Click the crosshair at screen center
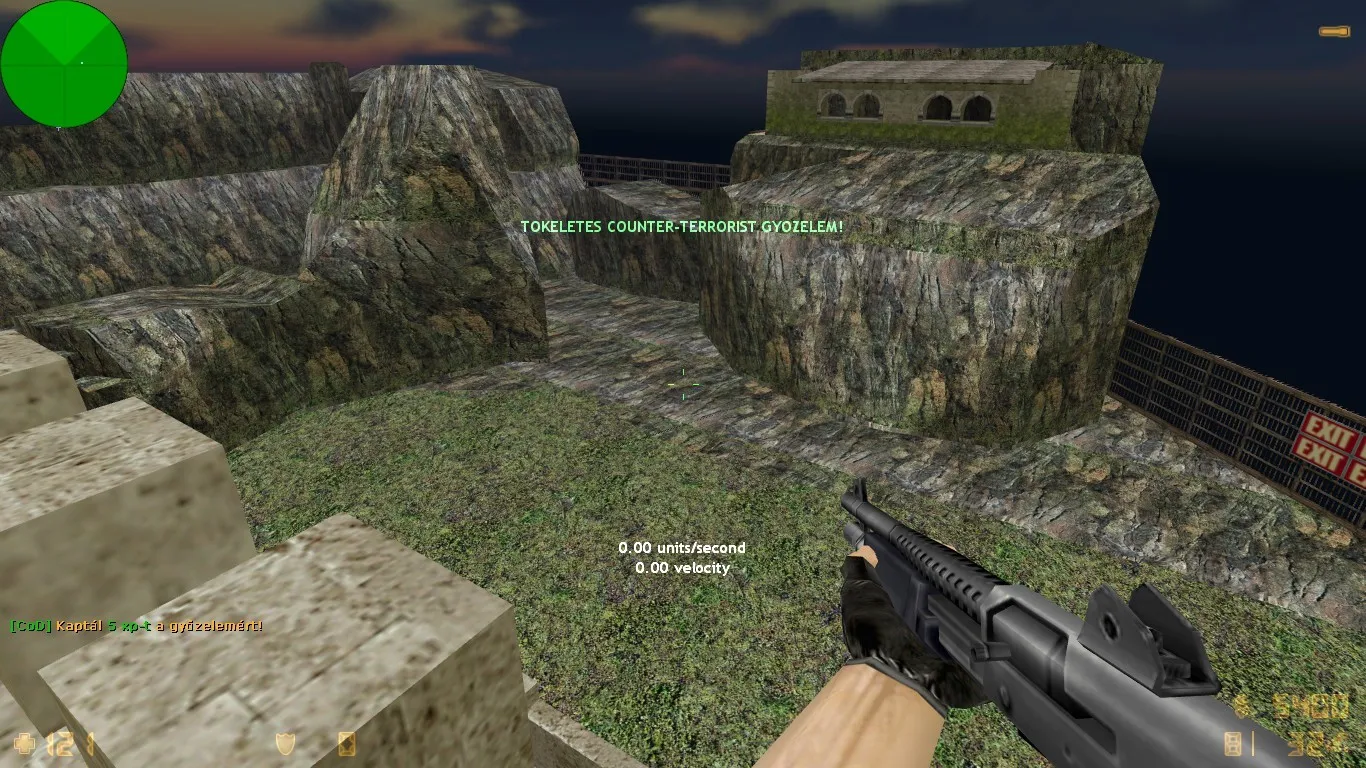Screen dimensions: 1366x768 pyautogui.click(x=683, y=385)
